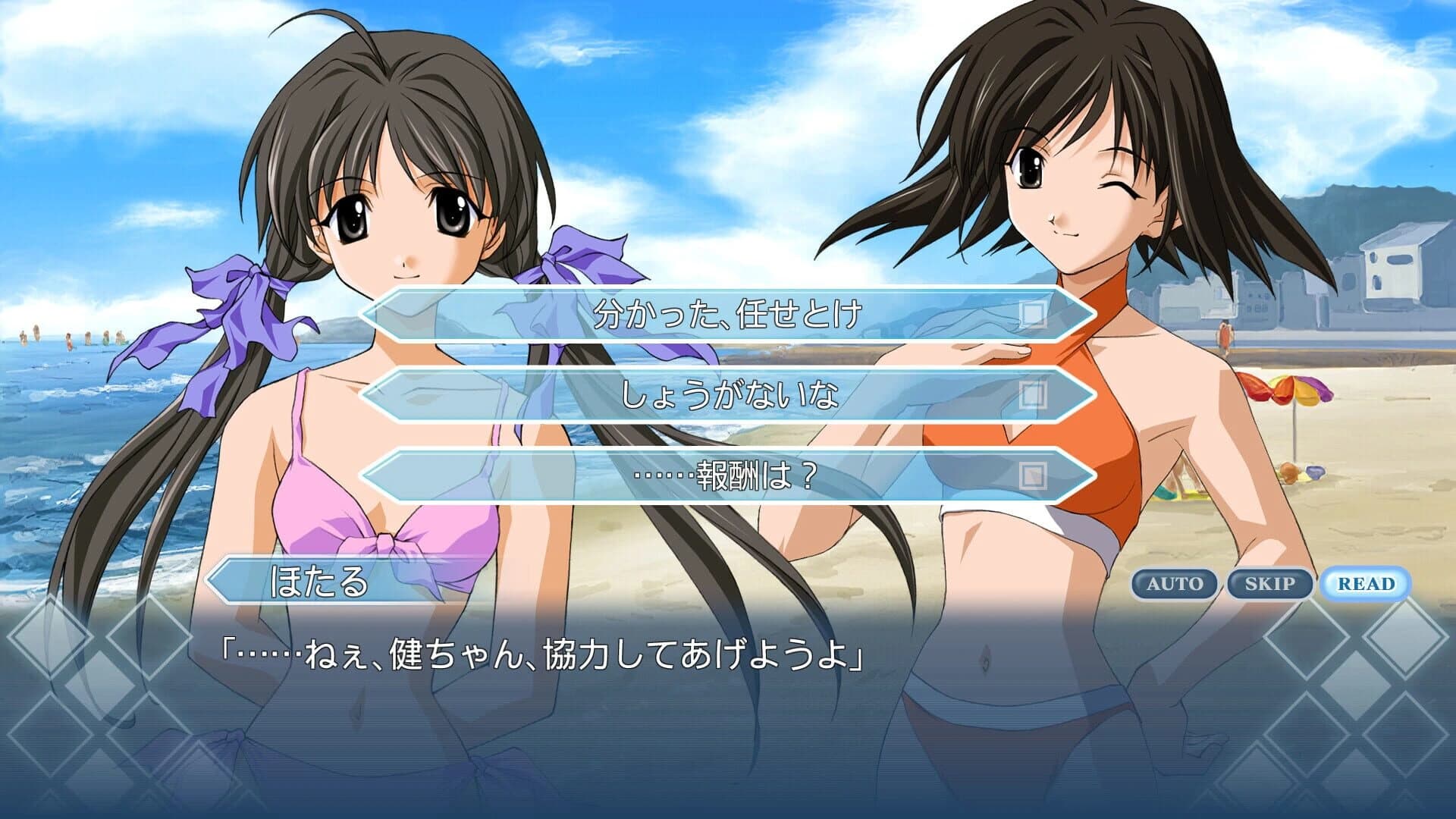Click the small diamond in the top-left dialogue corner
The height and width of the screenshot is (819, 1456).
click(x=151, y=639)
